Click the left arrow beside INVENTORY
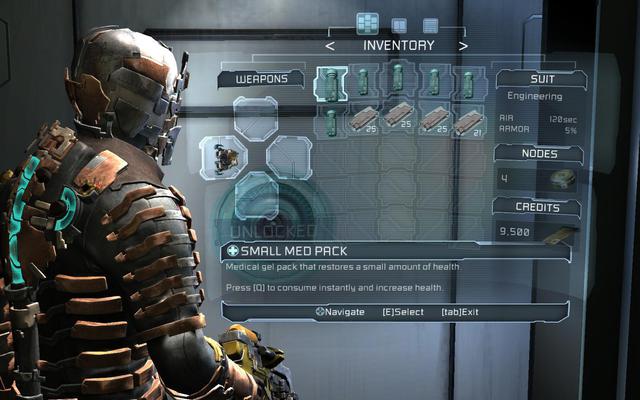The image size is (640, 400). click(x=330, y=45)
